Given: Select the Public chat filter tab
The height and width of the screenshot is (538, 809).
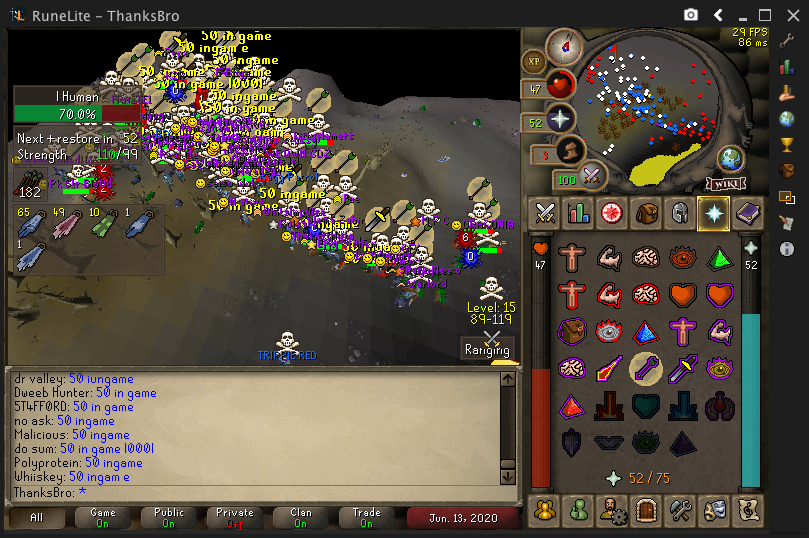Looking at the screenshot, I should click(x=169, y=517).
